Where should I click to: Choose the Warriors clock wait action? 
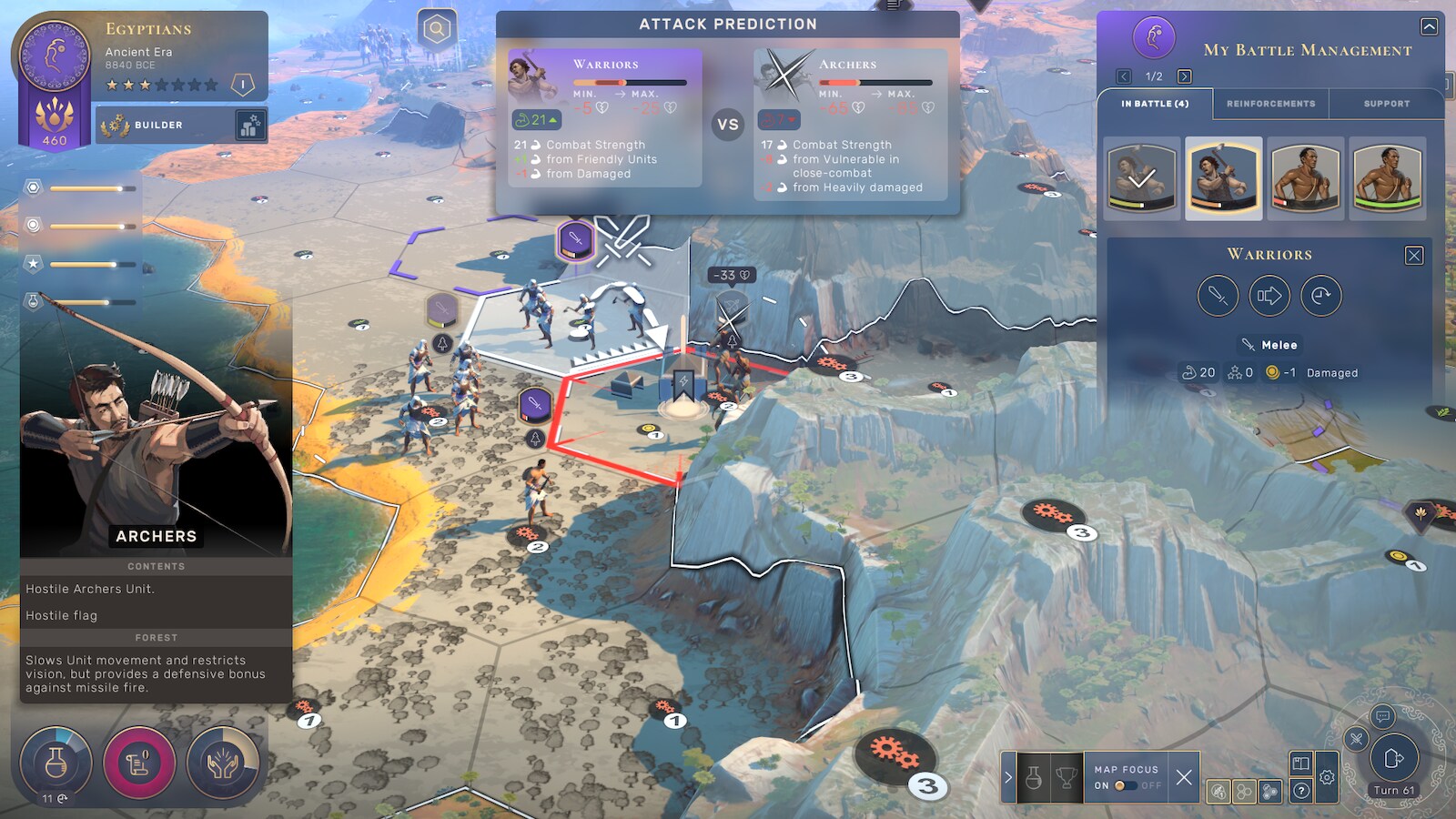click(1321, 296)
